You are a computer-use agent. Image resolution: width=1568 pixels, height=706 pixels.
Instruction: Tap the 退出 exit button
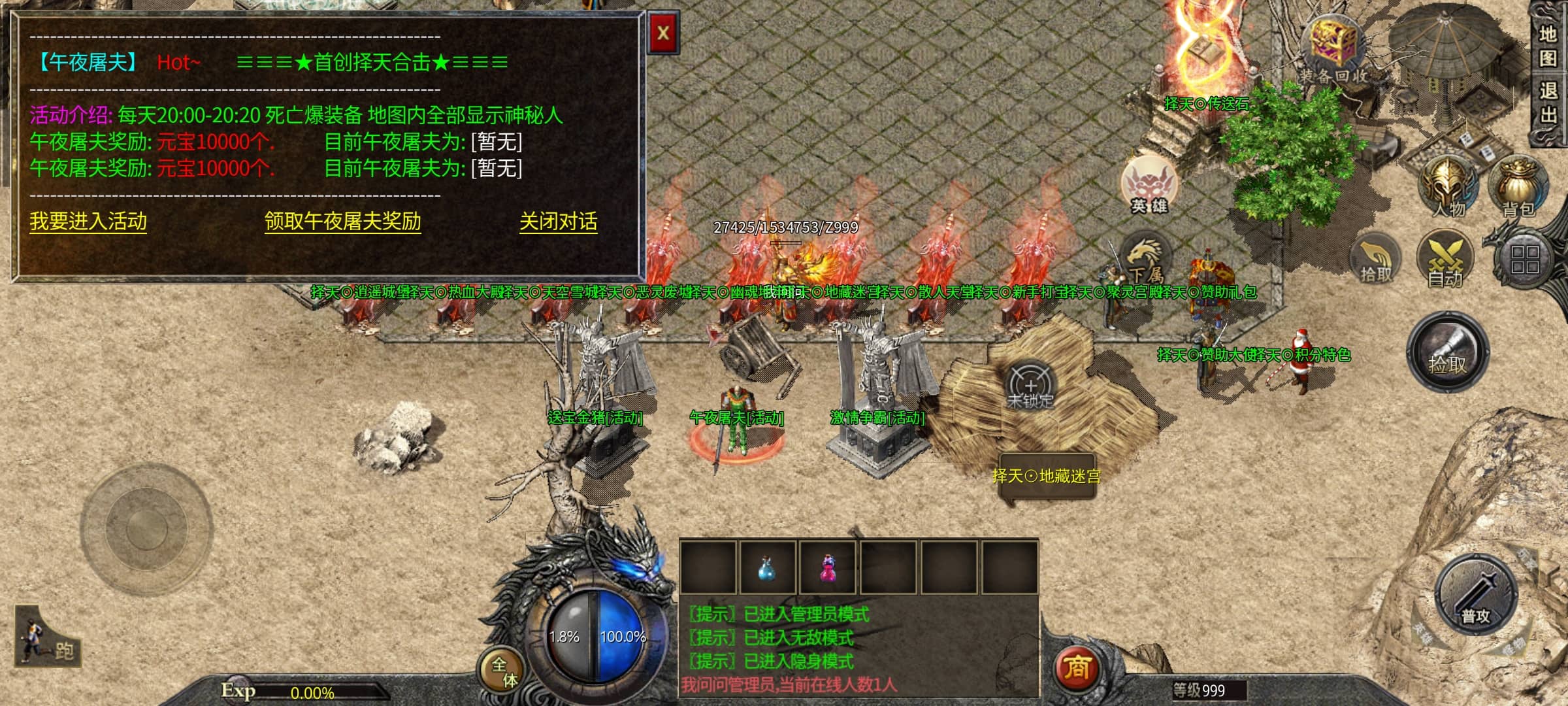tap(1548, 103)
